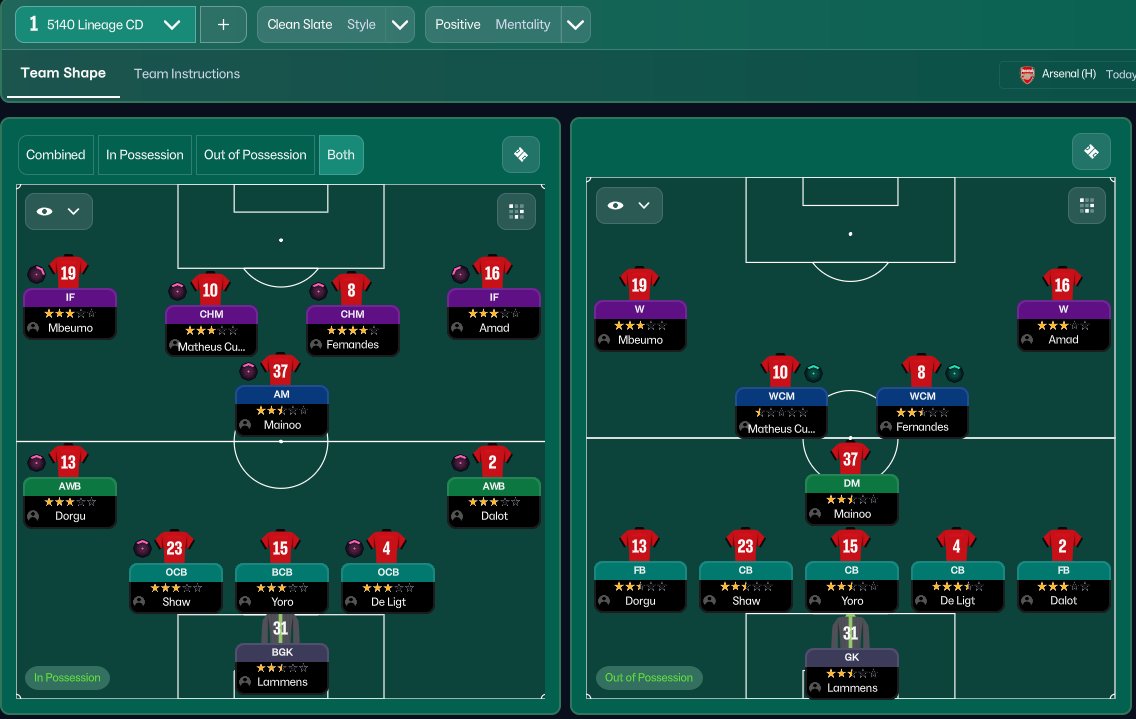Select Mainoo's DM card out of possession

pos(852,499)
